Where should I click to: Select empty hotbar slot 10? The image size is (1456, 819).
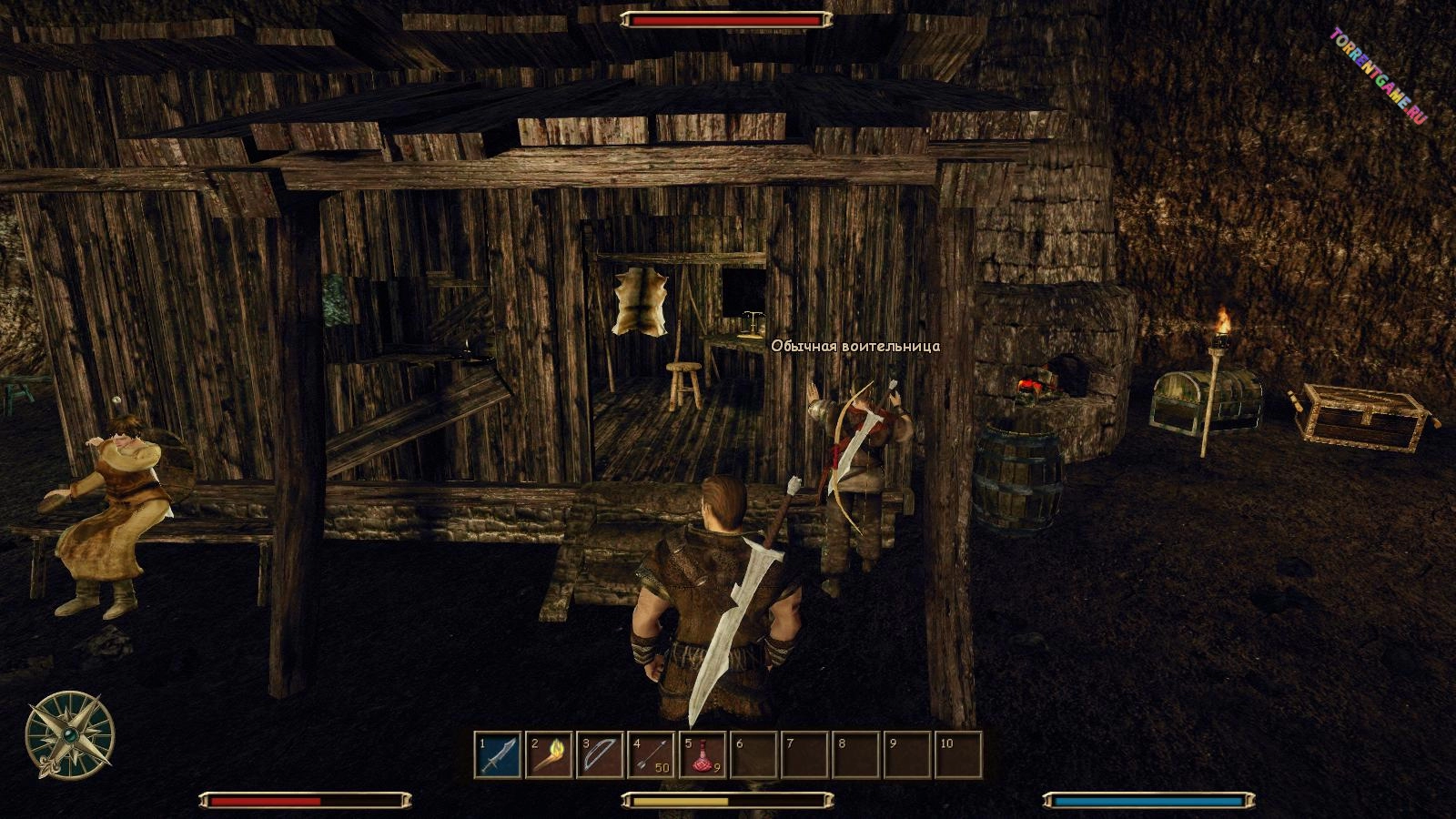point(958,755)
